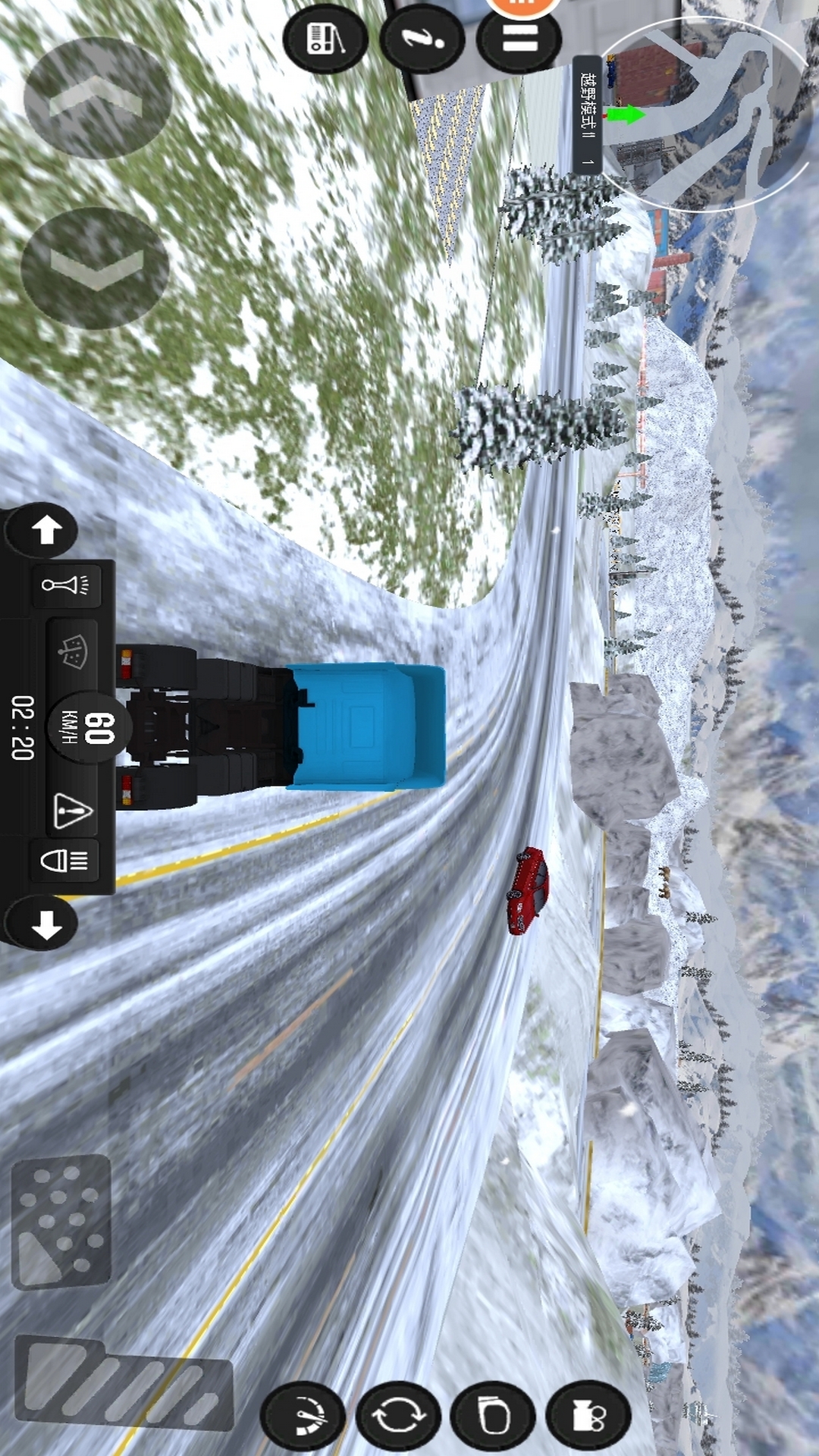Tap the car mirror icon button
Image resolution: width=819 pixels, height=1456 pixels.
(494, 1416)
